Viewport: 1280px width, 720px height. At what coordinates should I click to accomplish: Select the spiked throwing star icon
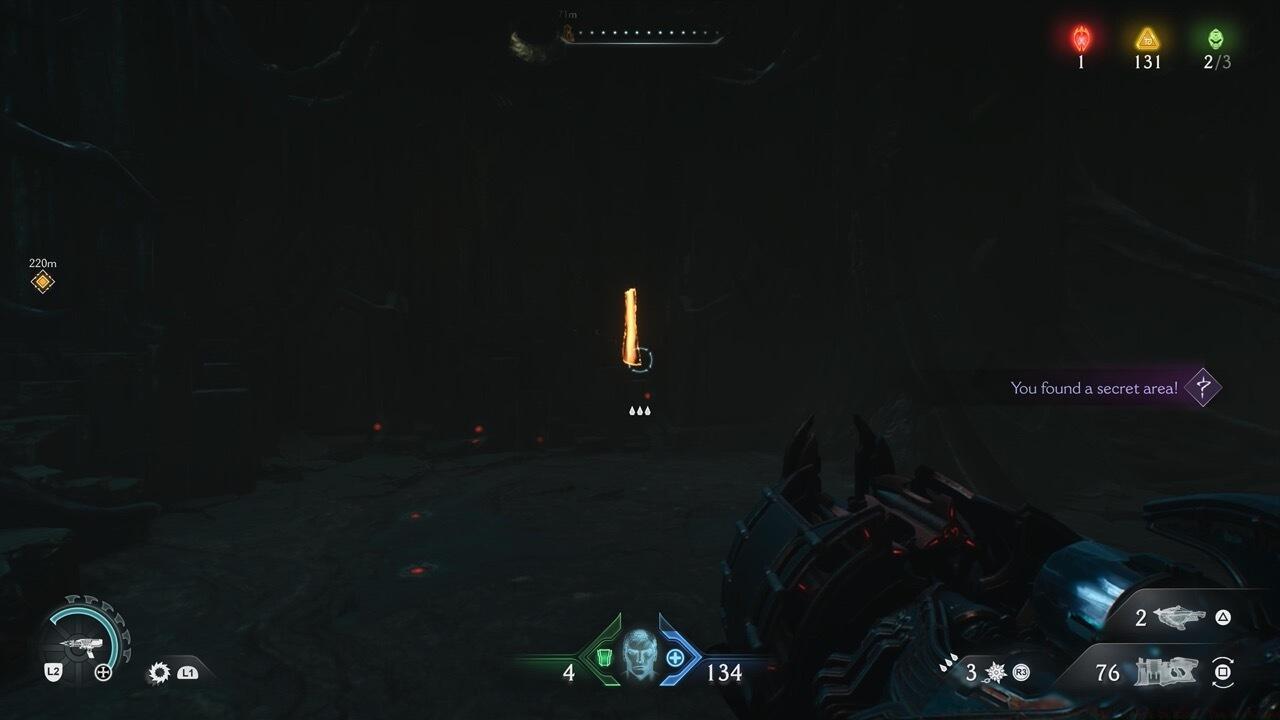994,671
